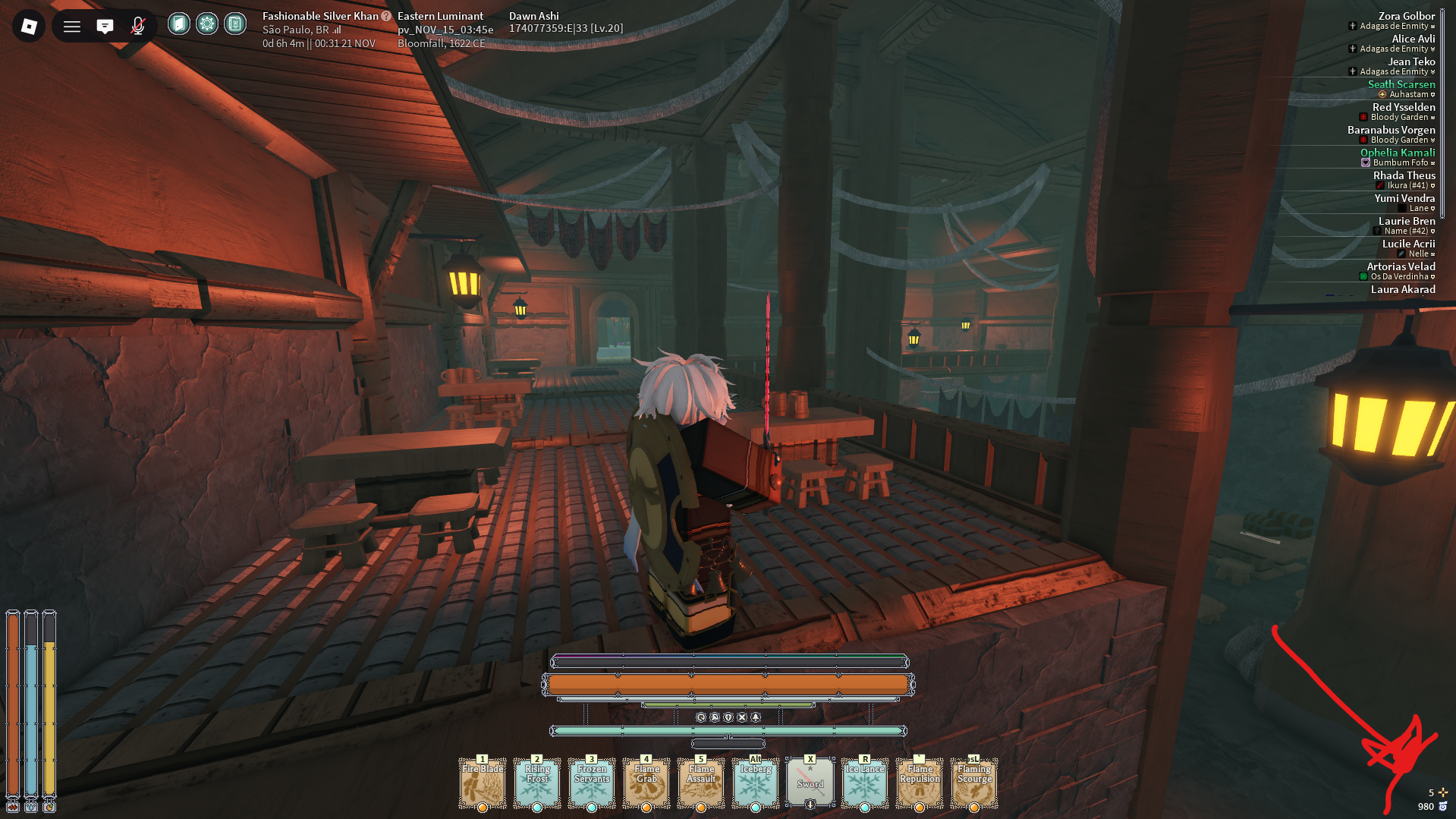Equip the Sword hotbar slot
The width and height of the screenshot is (1456, 819).
pyautogui.click(x=810, y=783)
